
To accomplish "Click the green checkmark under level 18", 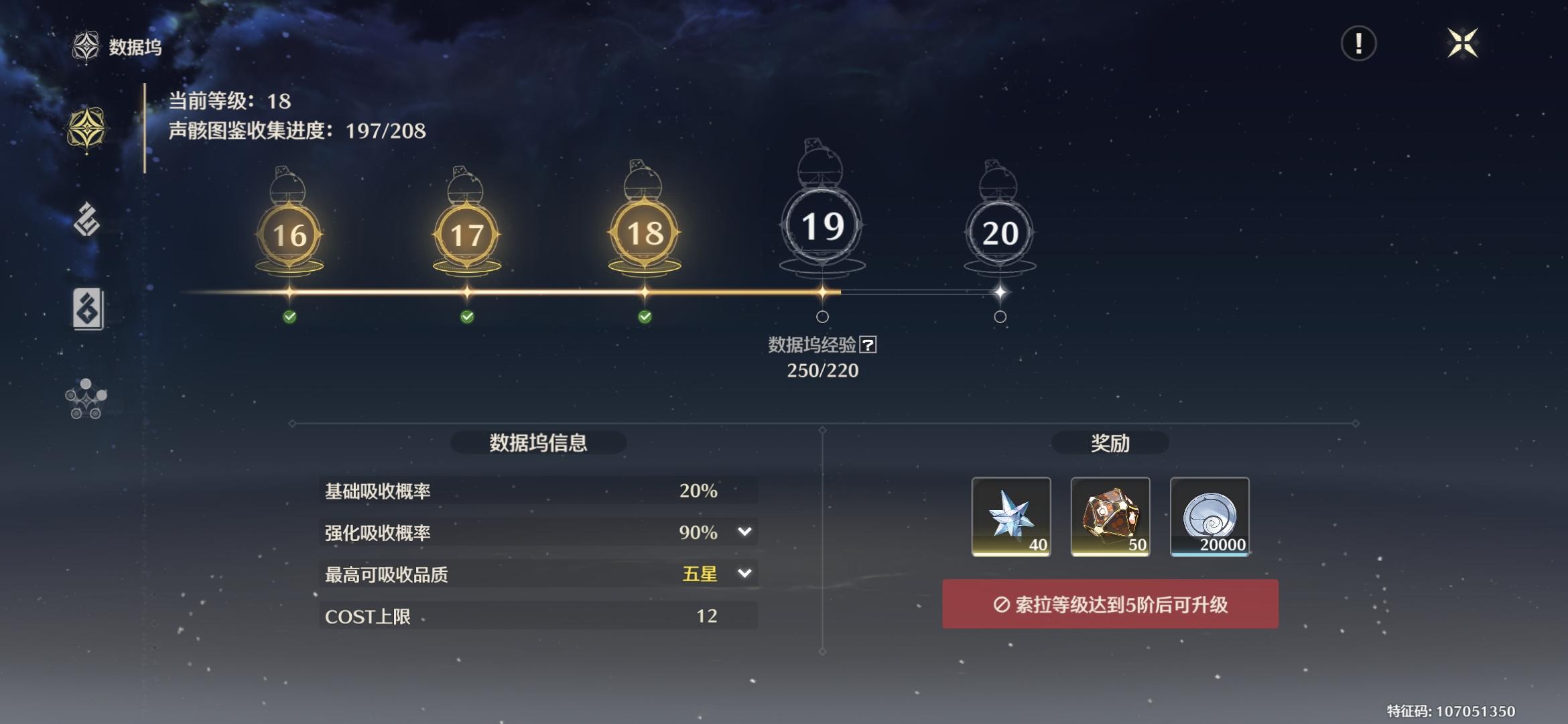I will (x=645, y=316).
